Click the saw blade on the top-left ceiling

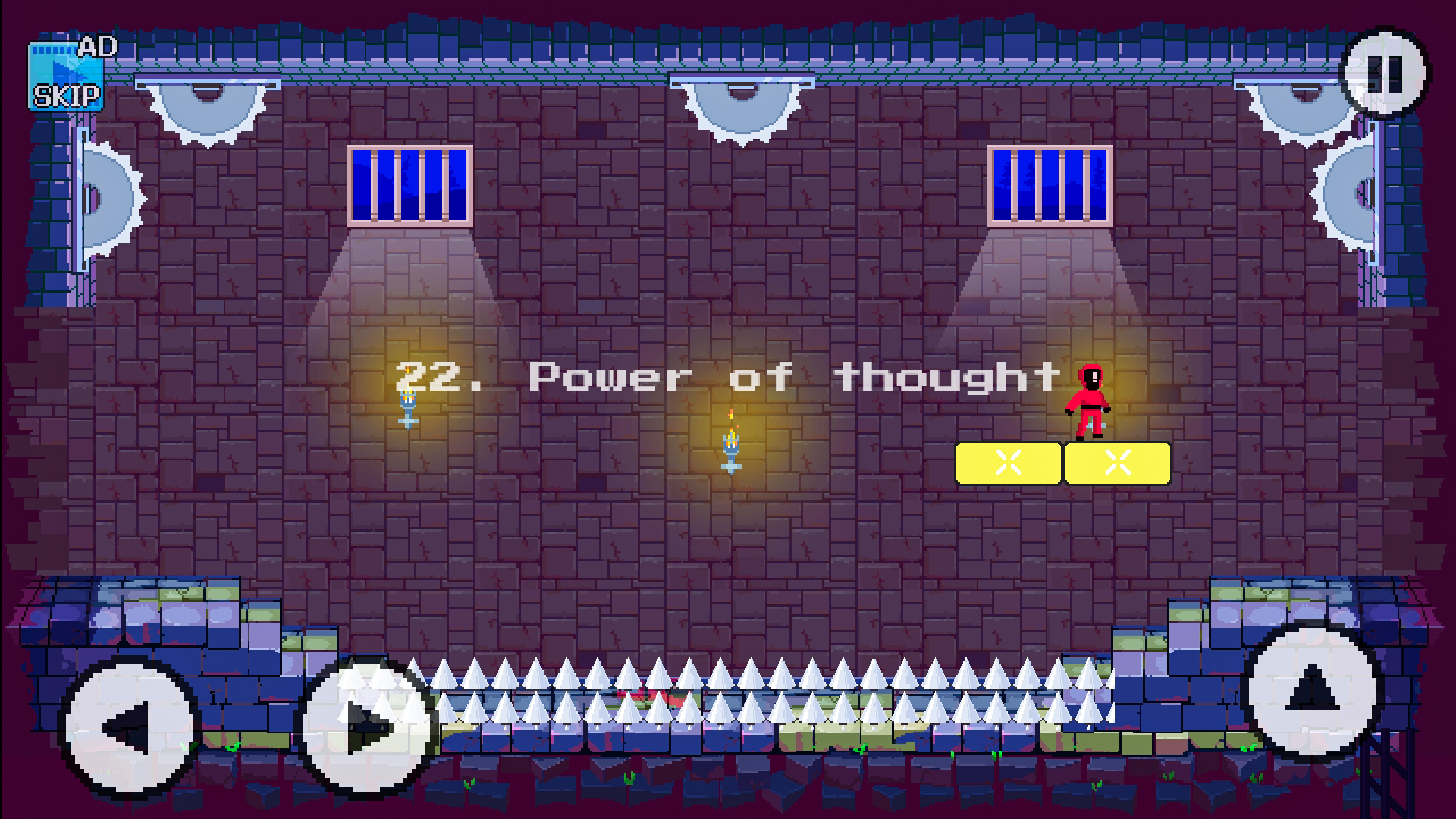(x=209, y=106)
